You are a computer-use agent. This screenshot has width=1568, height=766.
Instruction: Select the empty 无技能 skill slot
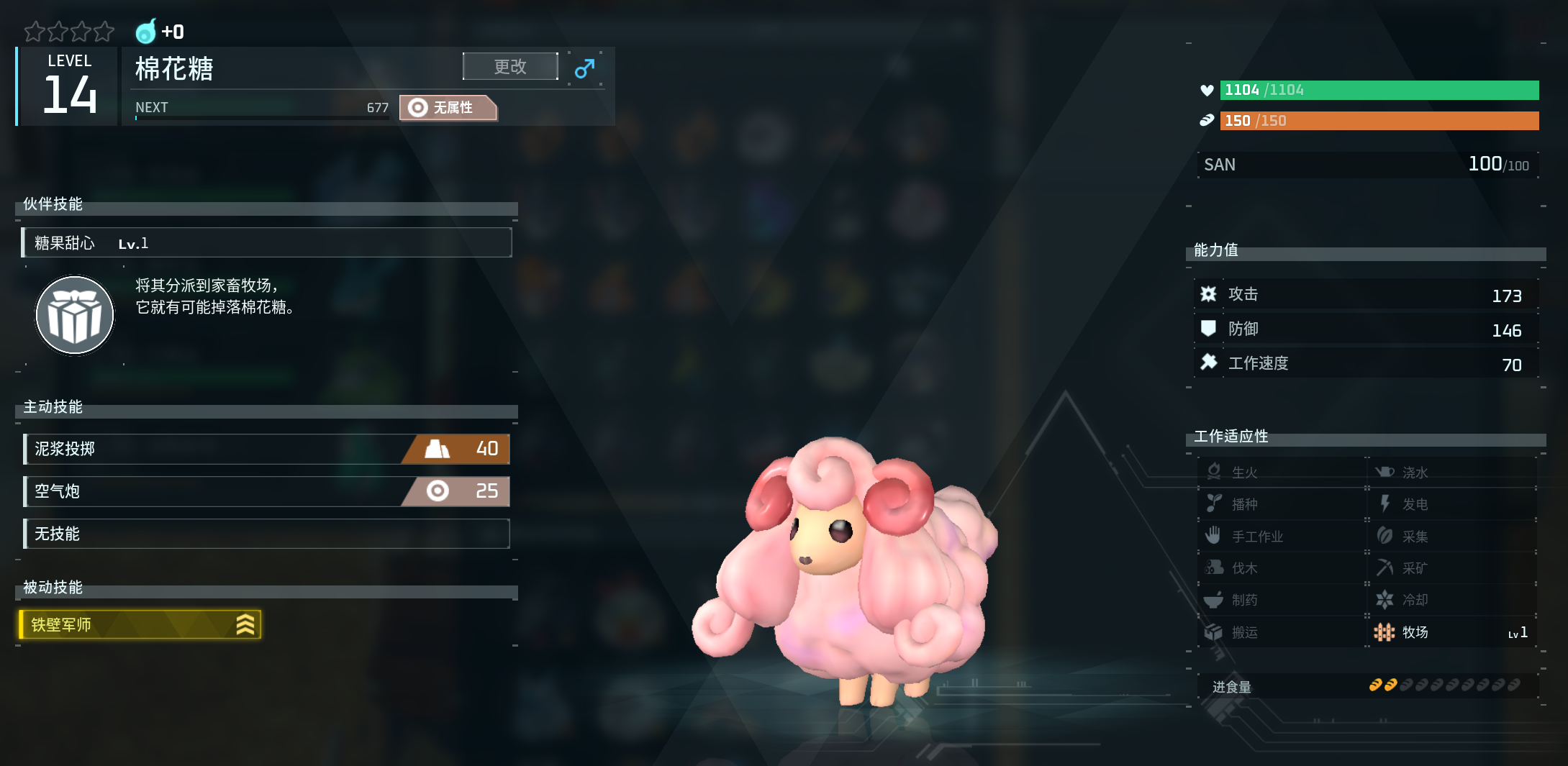coord(266,534)
